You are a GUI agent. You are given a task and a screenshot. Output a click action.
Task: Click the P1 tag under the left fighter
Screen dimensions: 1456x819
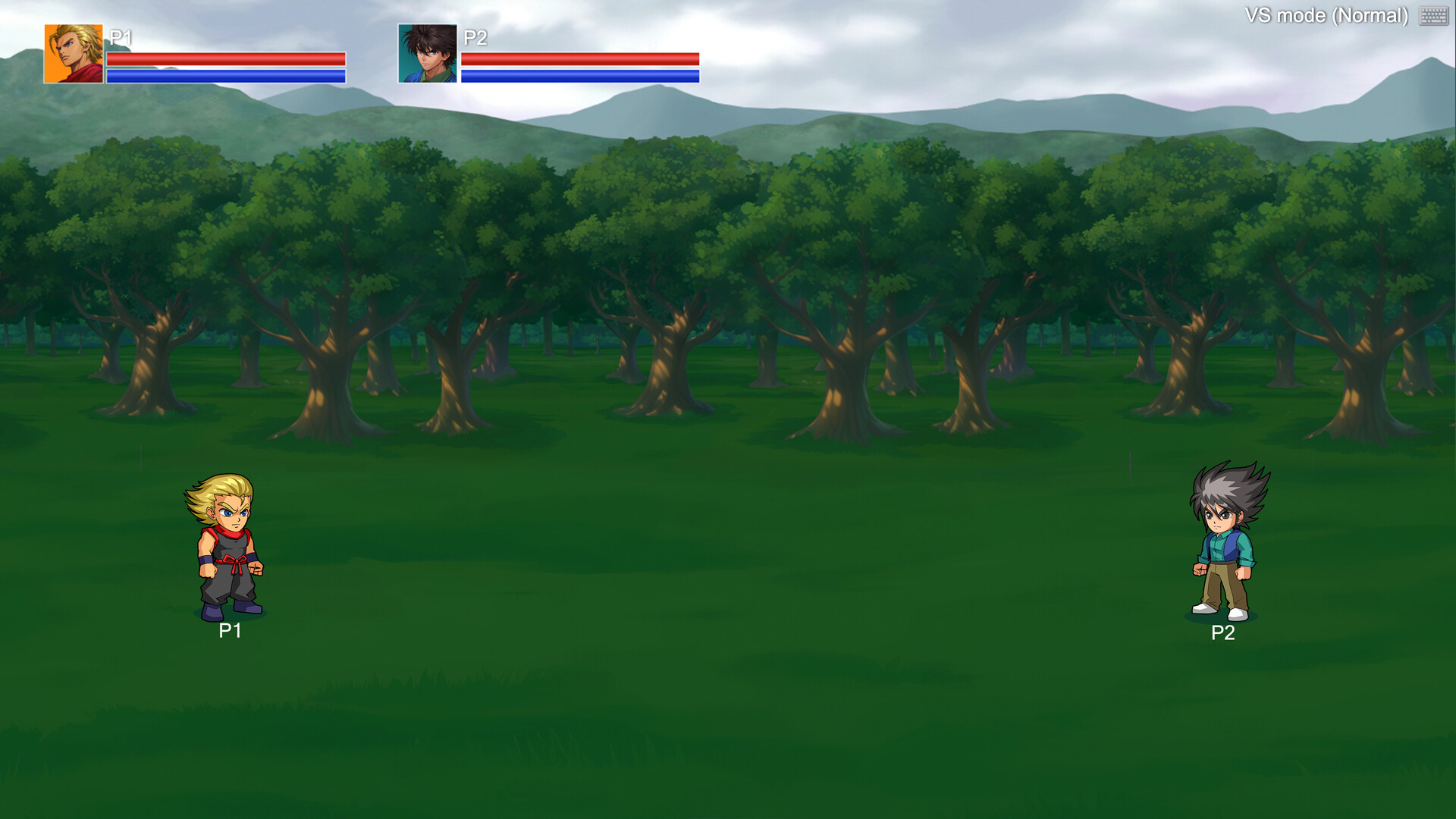228,630
